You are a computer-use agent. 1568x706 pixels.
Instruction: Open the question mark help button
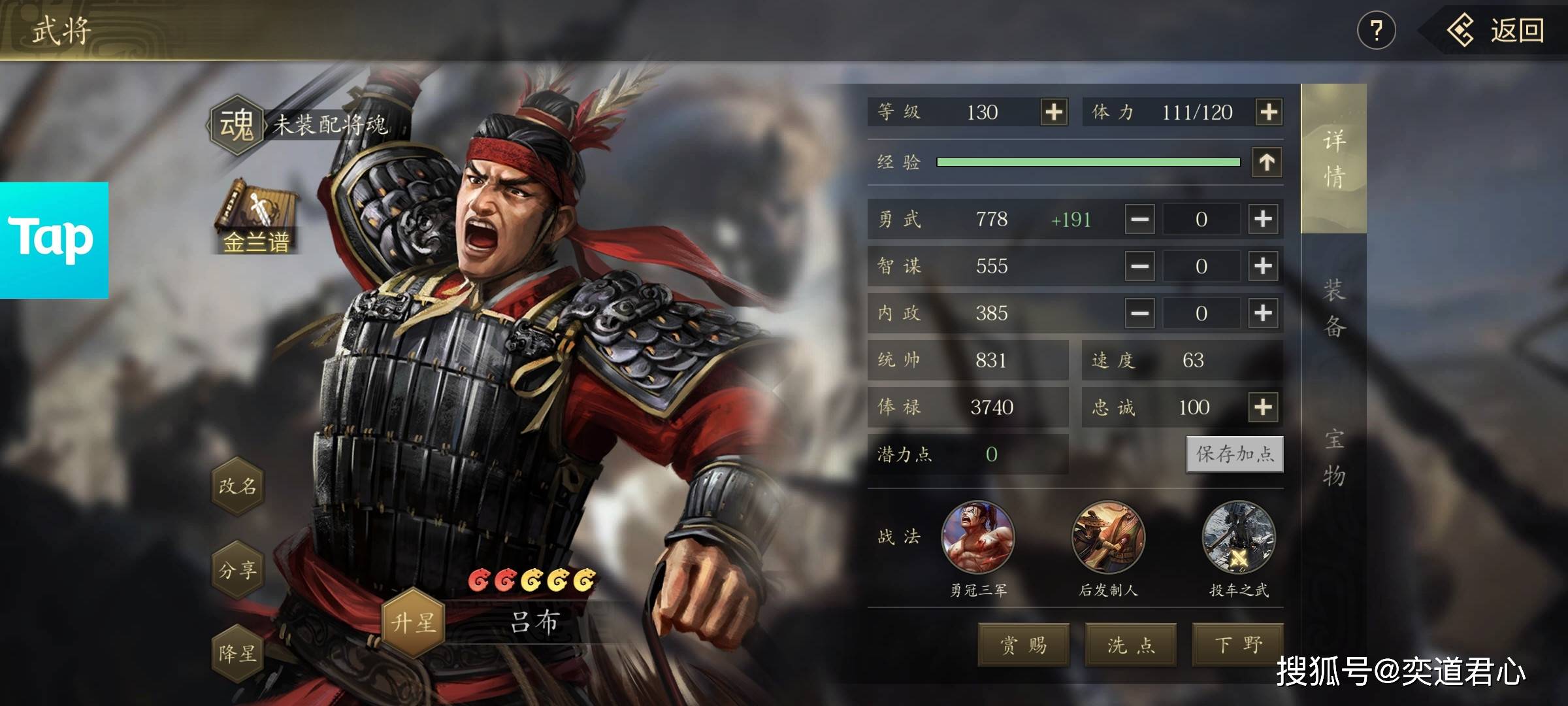pyautogui.click(x=1376, y=31)
